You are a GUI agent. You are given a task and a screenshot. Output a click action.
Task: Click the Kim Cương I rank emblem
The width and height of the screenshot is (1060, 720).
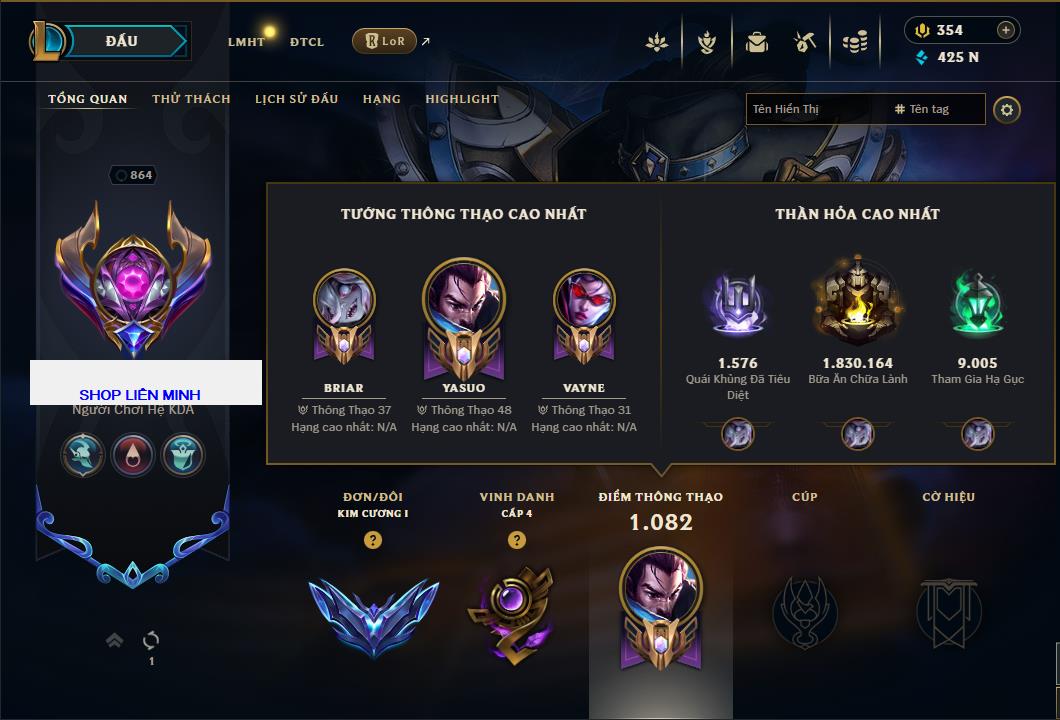(373, 613)
